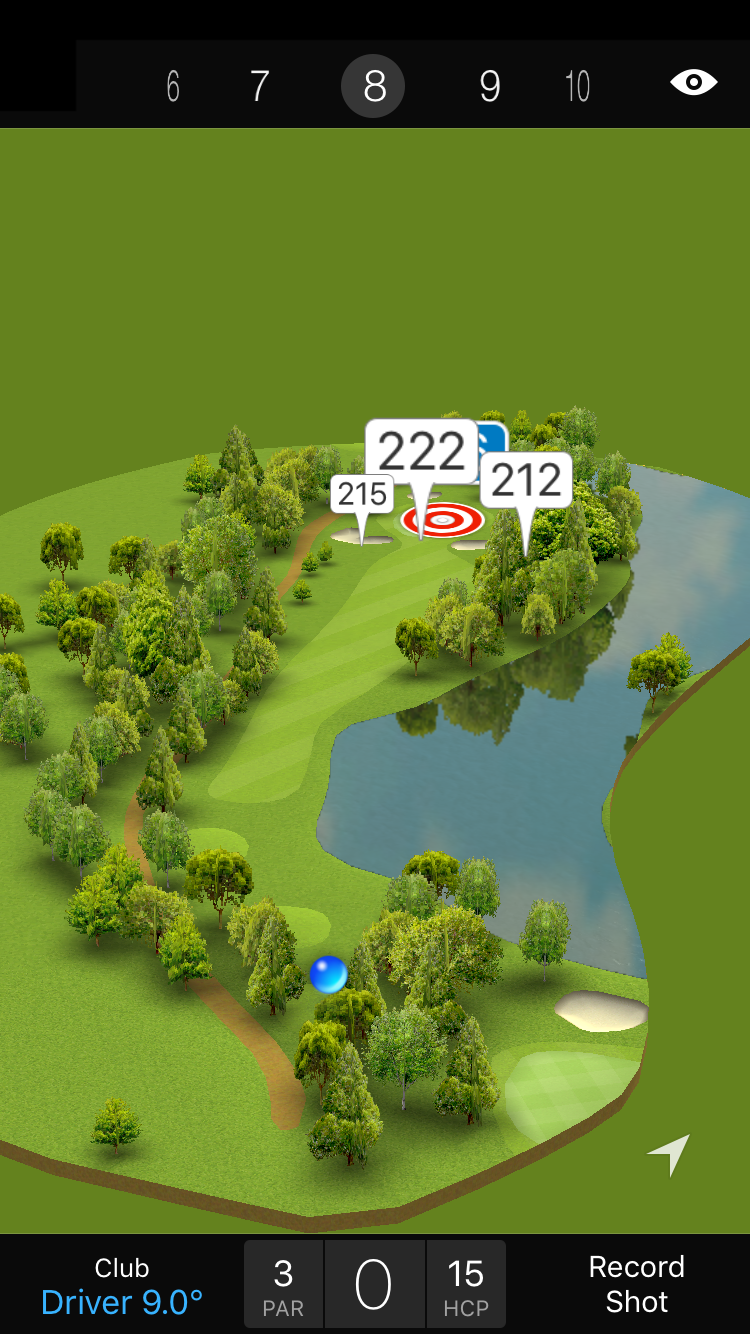
Task: Open the score box showing 0
Action: [x=374, y=1285]
